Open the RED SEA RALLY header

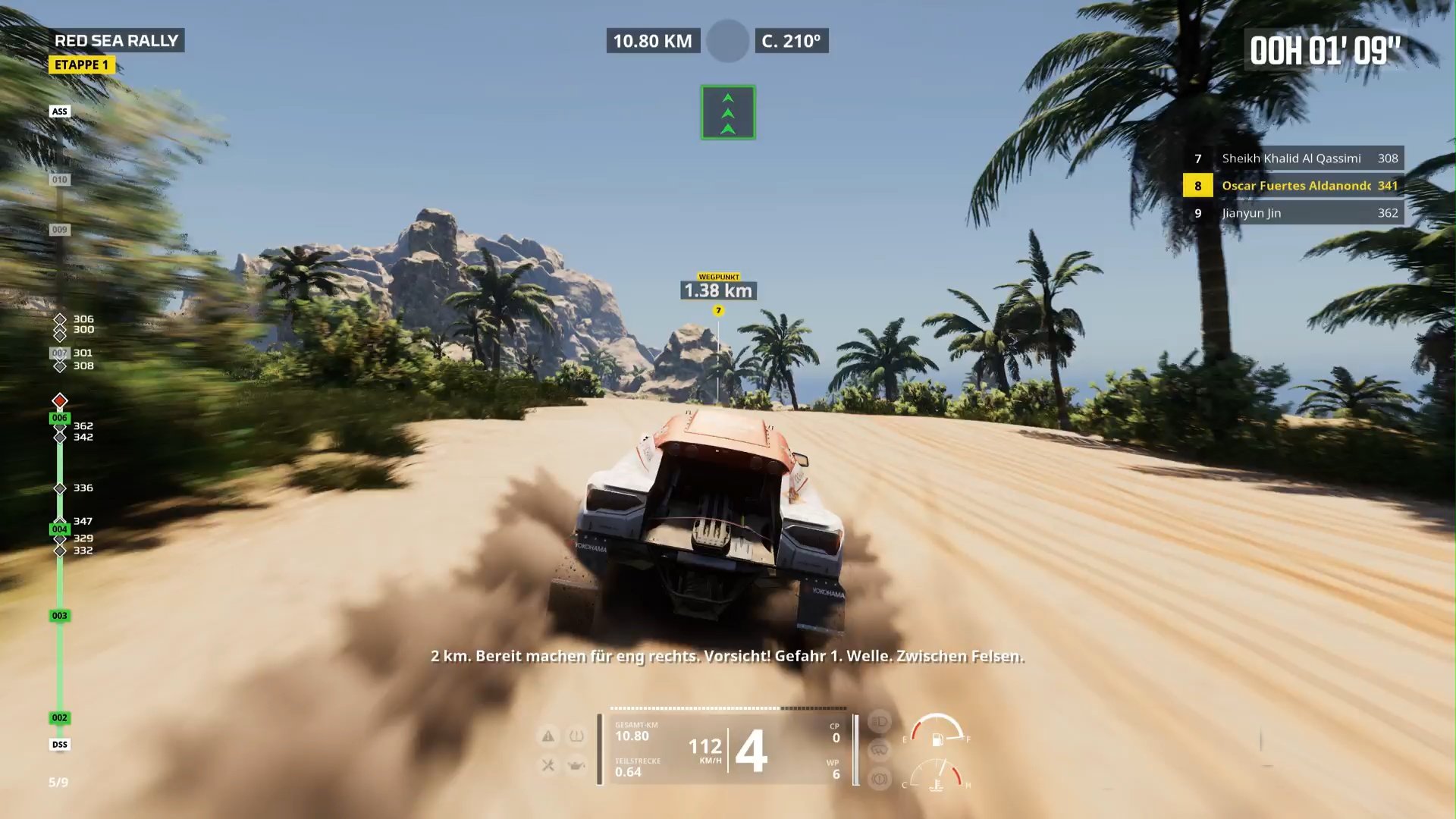point(118,41)
